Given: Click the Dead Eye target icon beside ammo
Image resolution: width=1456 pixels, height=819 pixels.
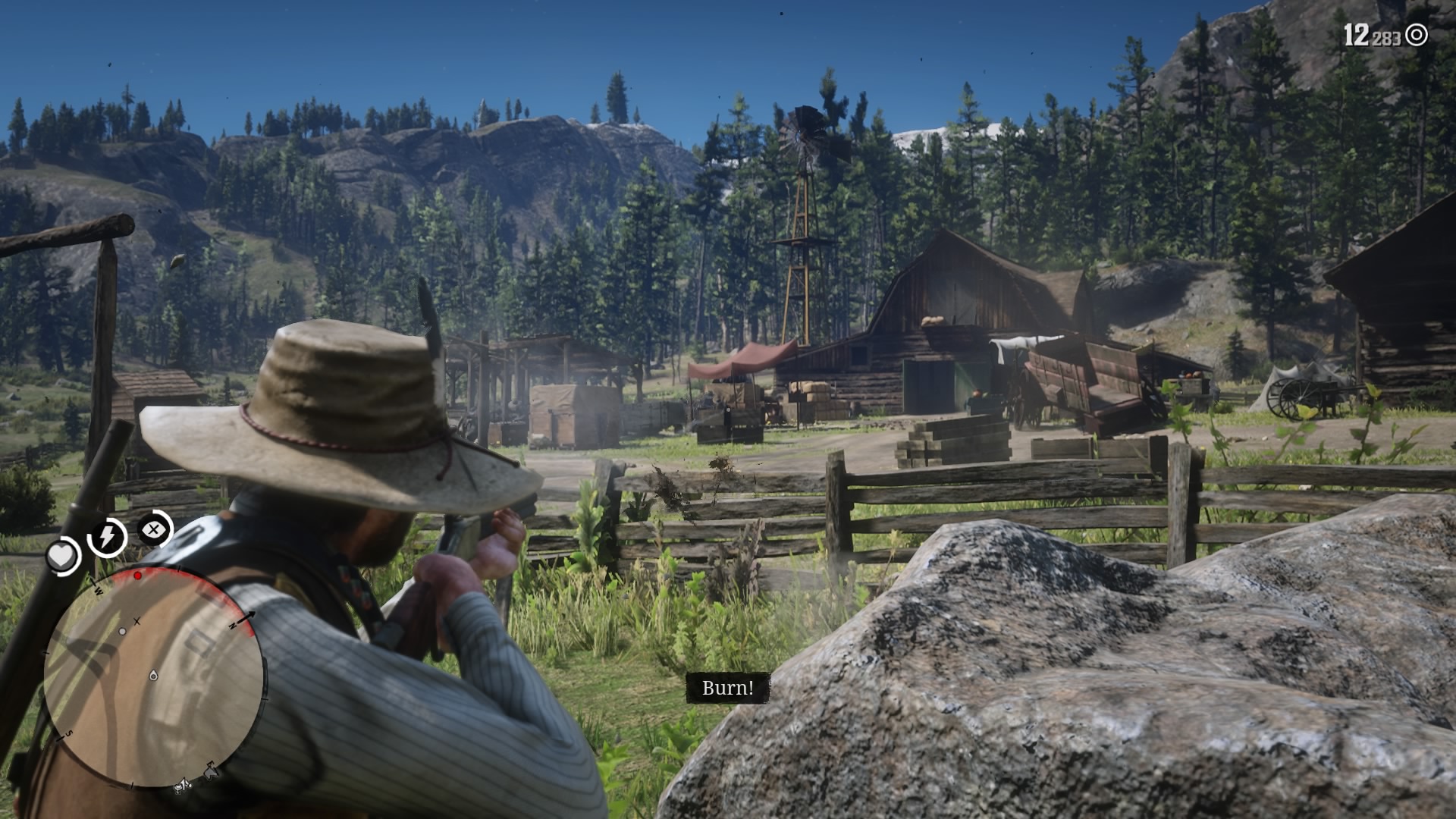Looking at the screenshot, I should pos(1416,35).
